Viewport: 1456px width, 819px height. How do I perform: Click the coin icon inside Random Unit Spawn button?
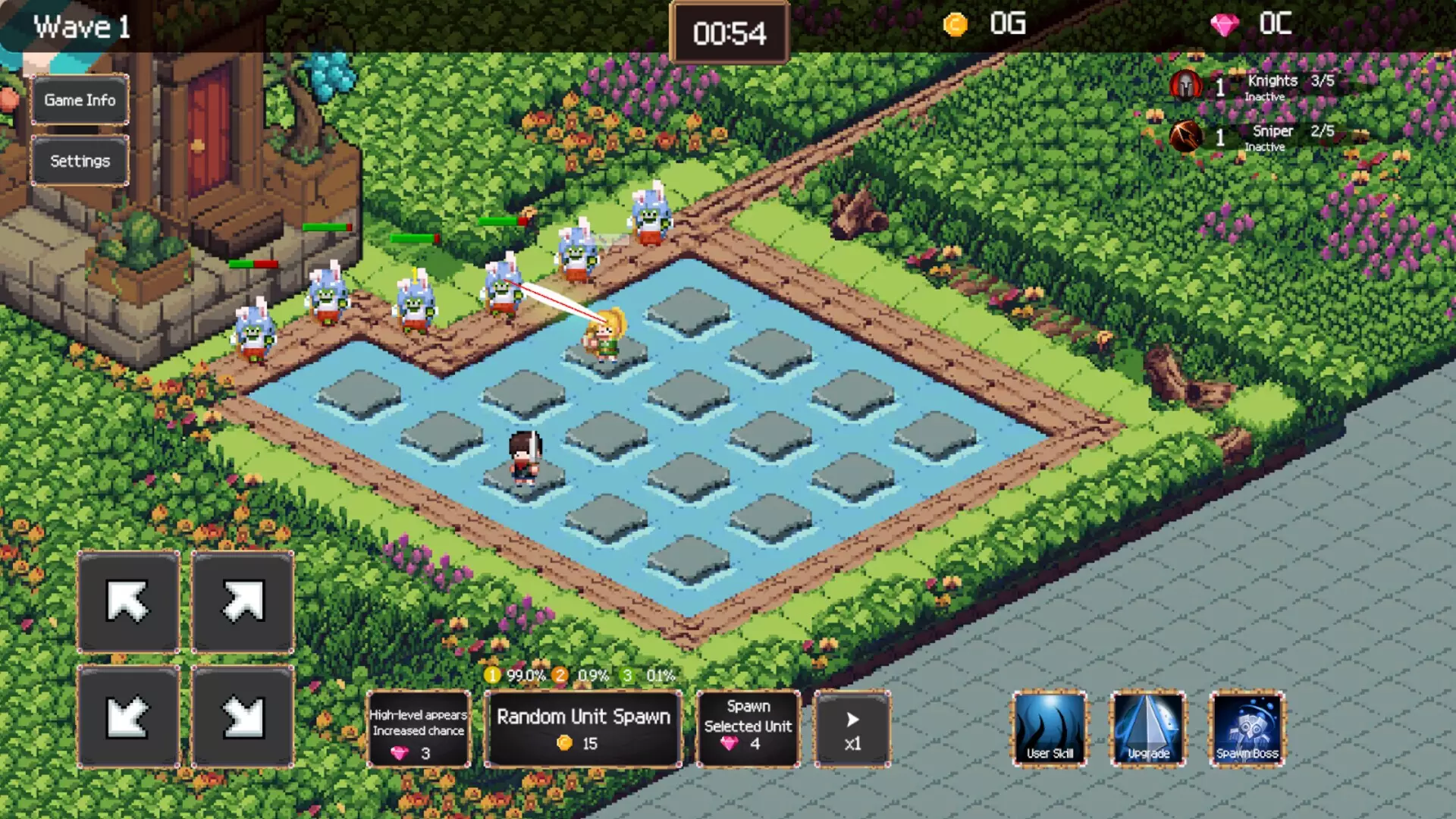(566, 744)
